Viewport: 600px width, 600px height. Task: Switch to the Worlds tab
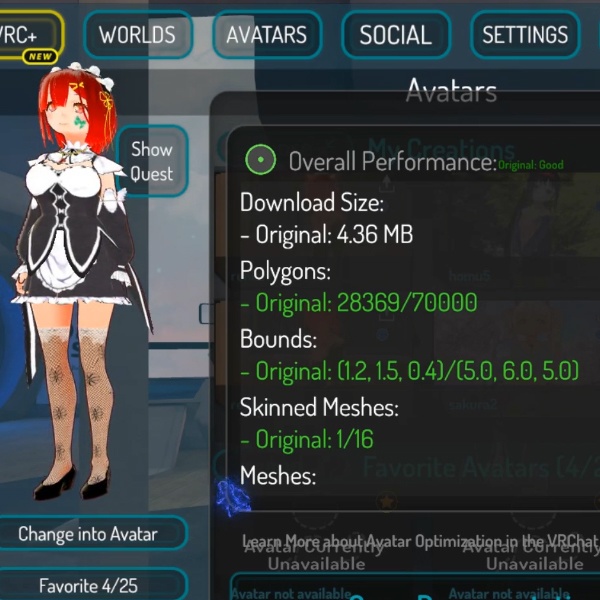[137, 36]
